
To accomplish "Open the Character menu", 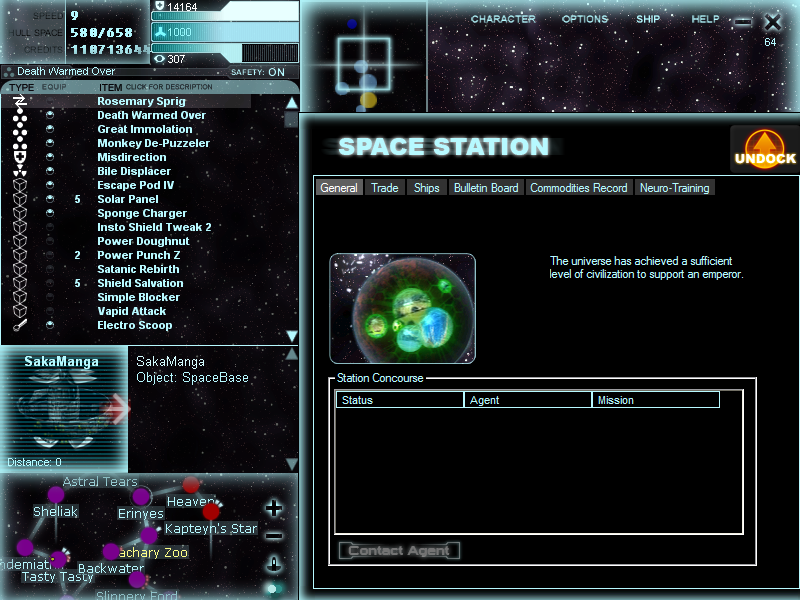I will [x=503, y=19].
